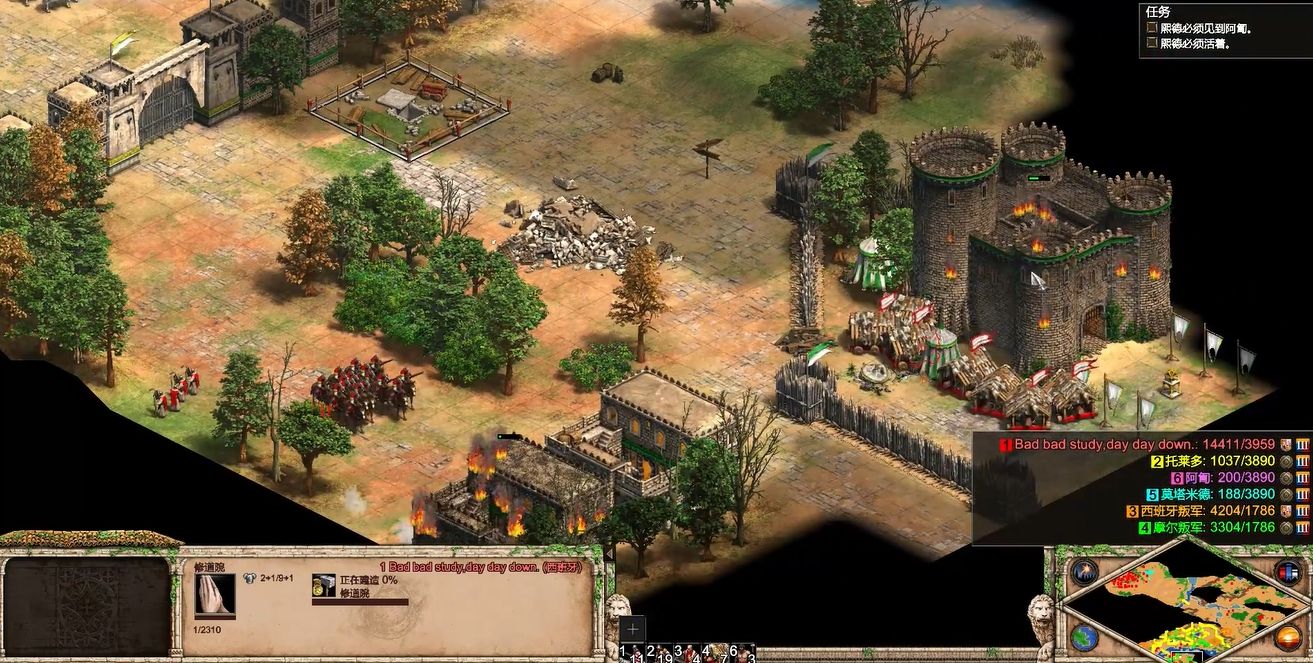Collapse the command panel arrow tab
The height and width of the screenshot is (663, 1313).
(609, 553)
